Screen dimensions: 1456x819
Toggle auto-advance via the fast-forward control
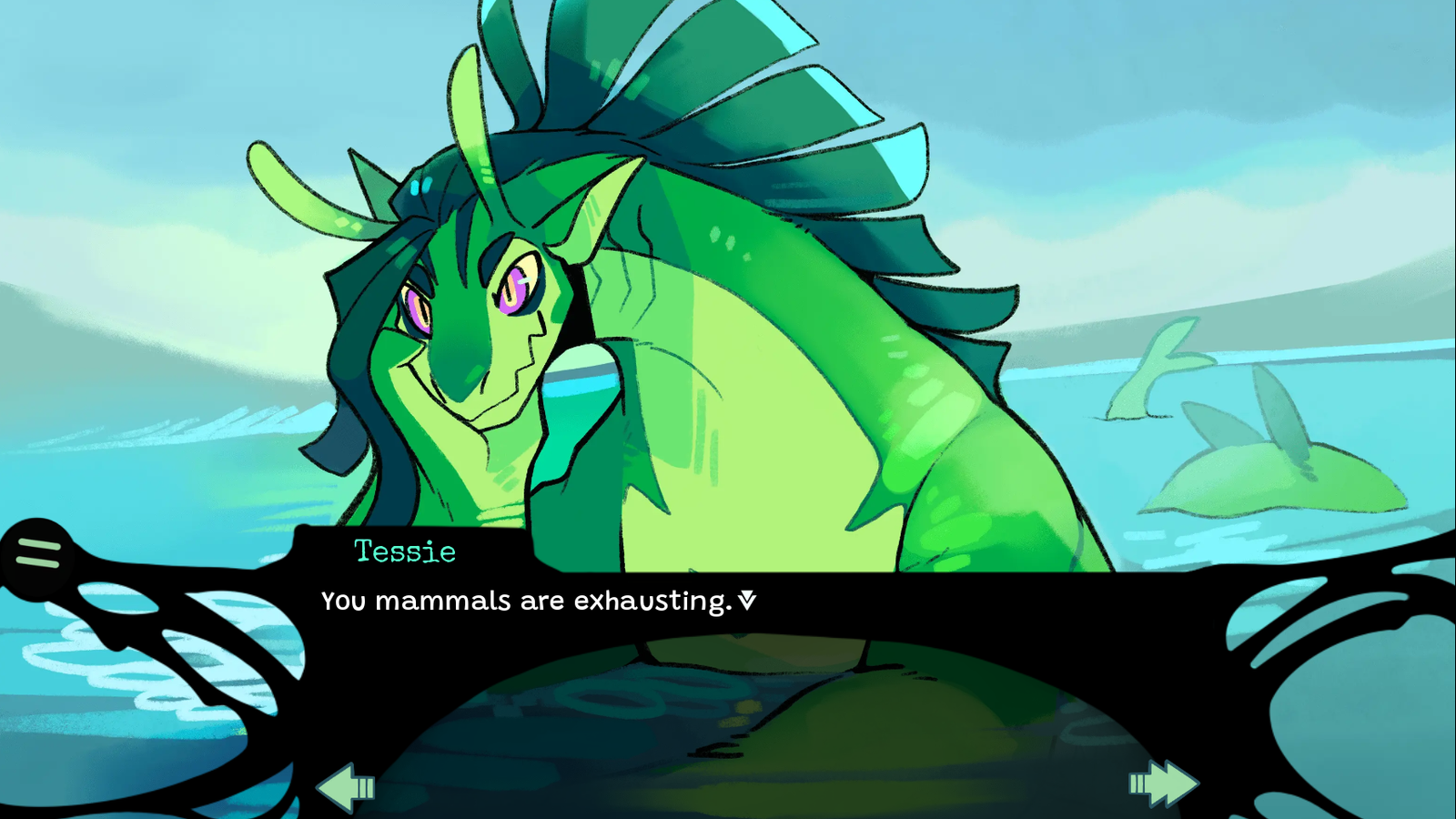1163,784
